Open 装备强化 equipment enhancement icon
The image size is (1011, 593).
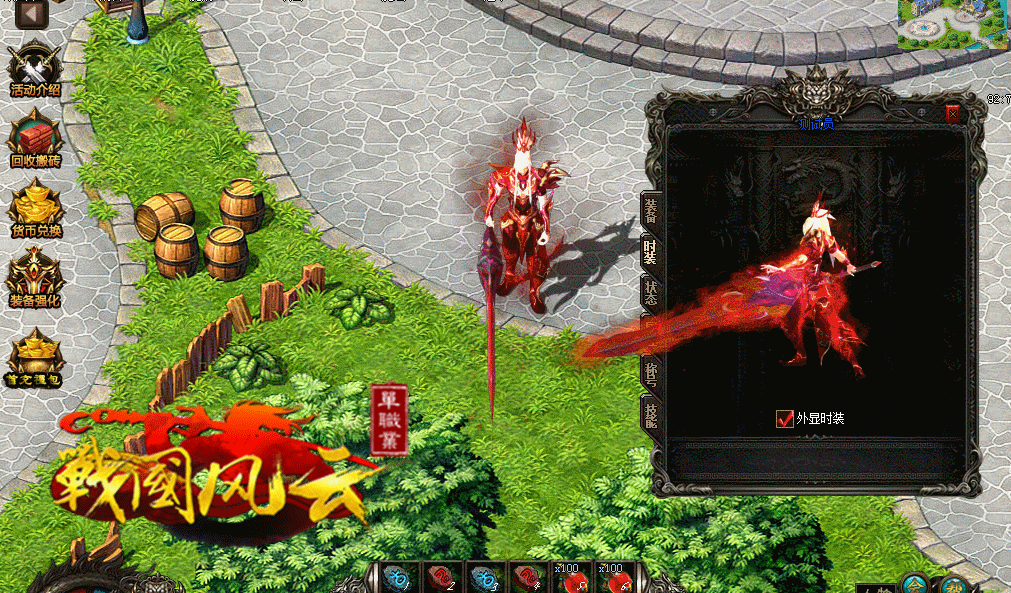36,277
